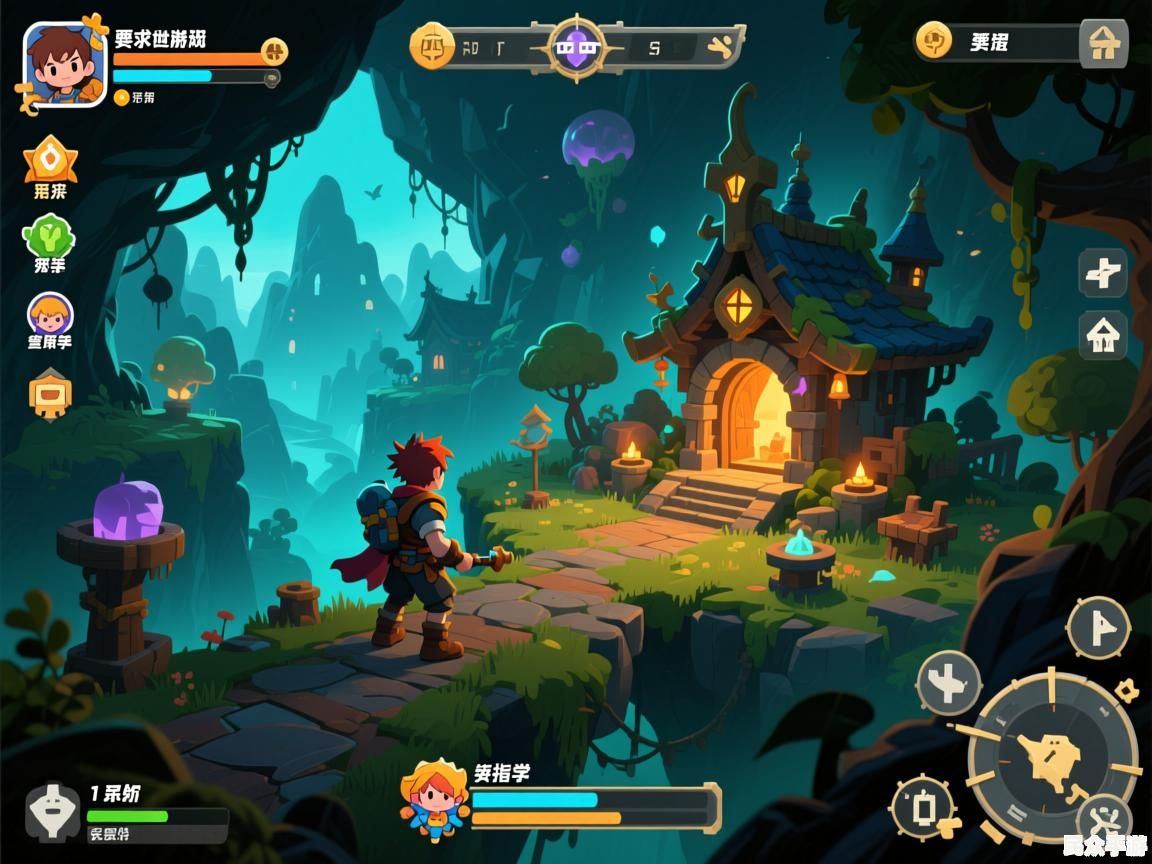The height and width of the screenshot is (864, 1152).
Task: Open the grey mask icon at bottom left
Action: [52, 811]
